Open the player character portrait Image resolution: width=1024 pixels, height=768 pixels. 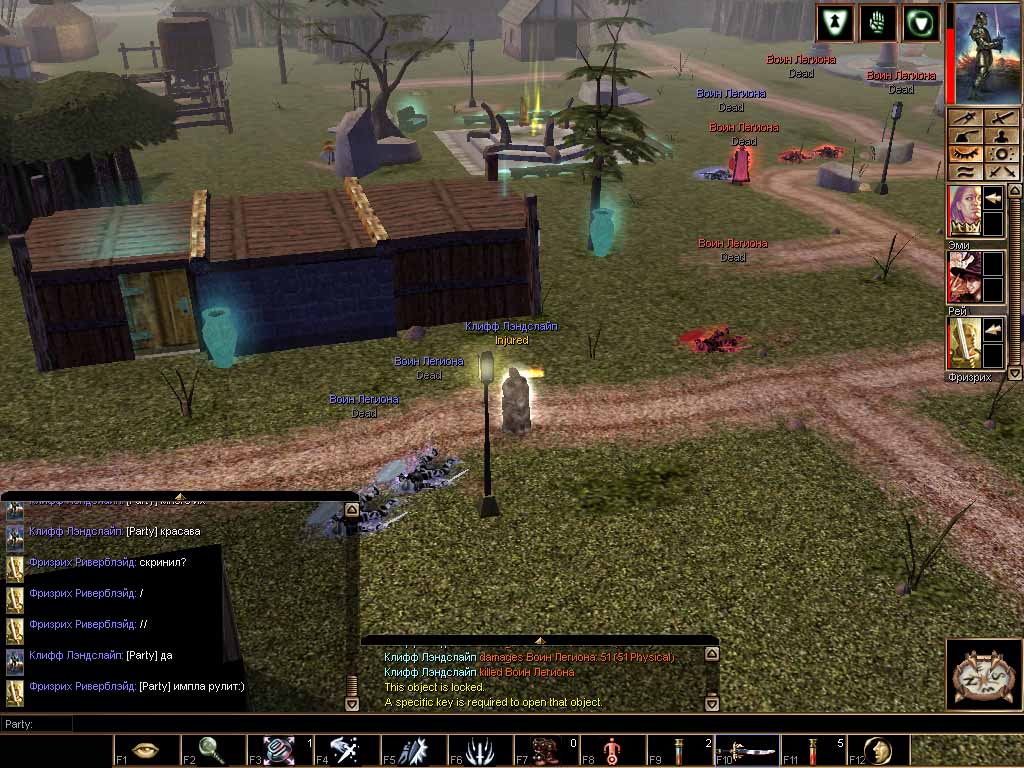pyautogui.click(x=984, y=53)
